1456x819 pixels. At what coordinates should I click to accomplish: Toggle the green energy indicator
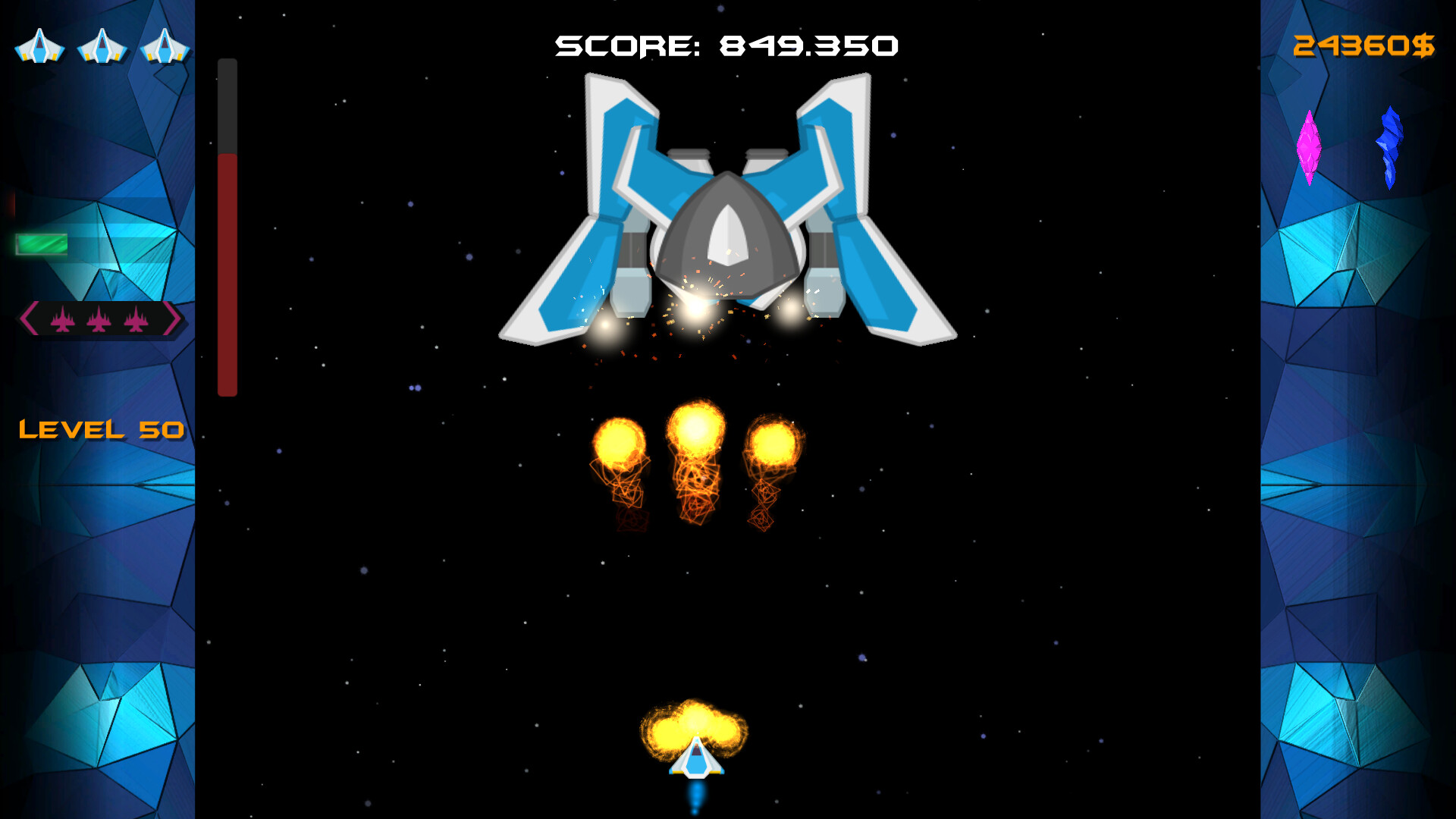click(42, 243)
